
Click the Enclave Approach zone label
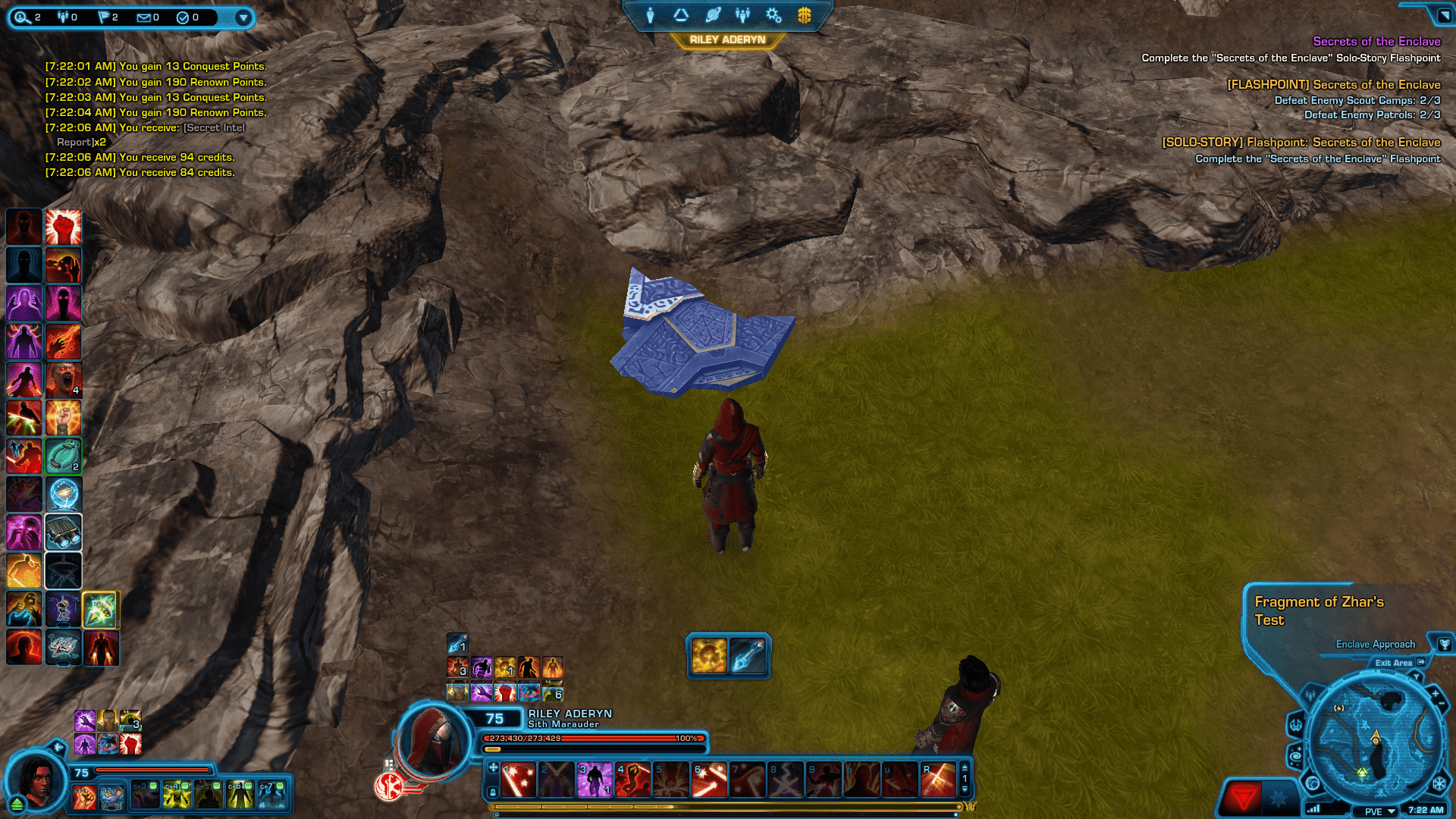1375,644
